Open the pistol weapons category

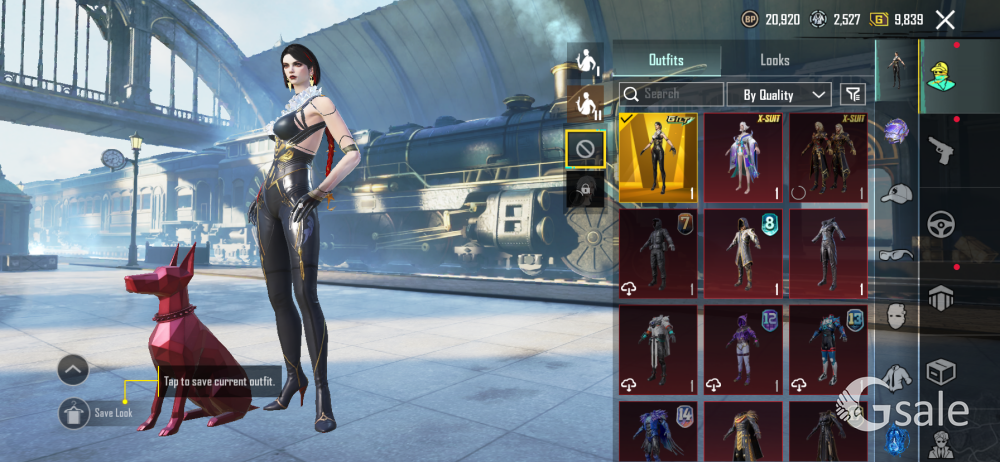point(939,150)
